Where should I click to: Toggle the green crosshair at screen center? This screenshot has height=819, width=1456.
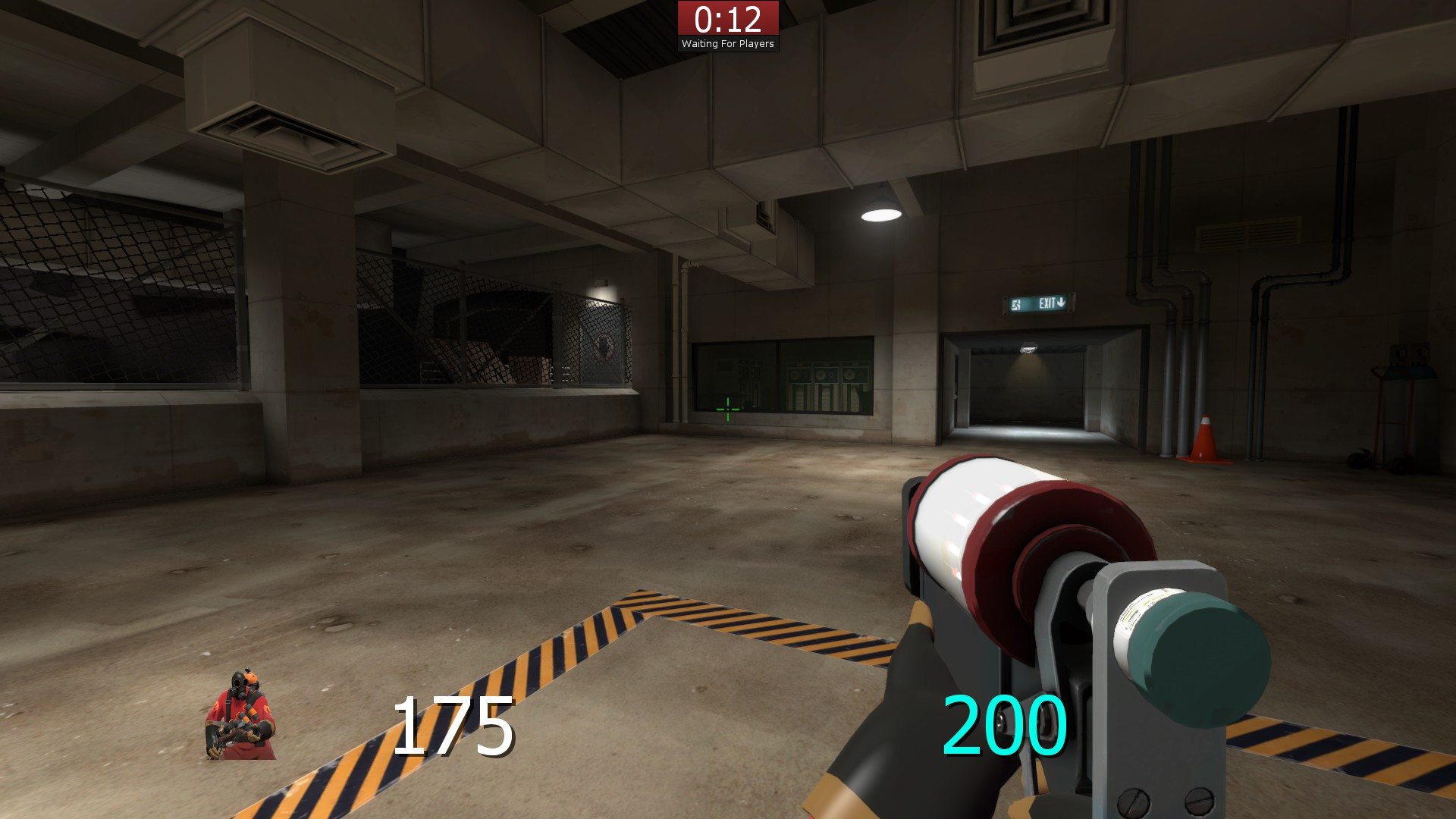point(727,408)
